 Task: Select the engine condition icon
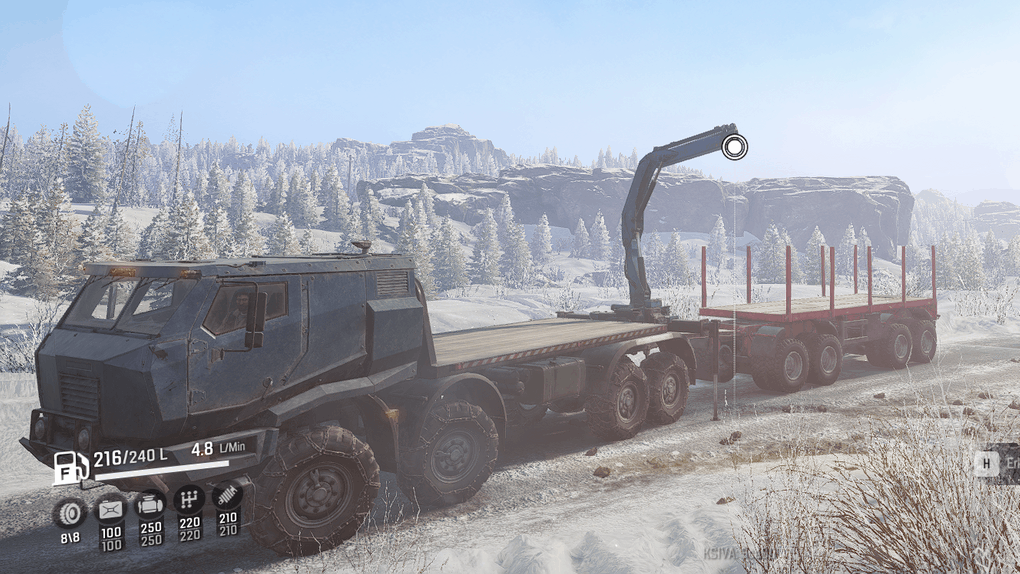(x=150, y=504)
